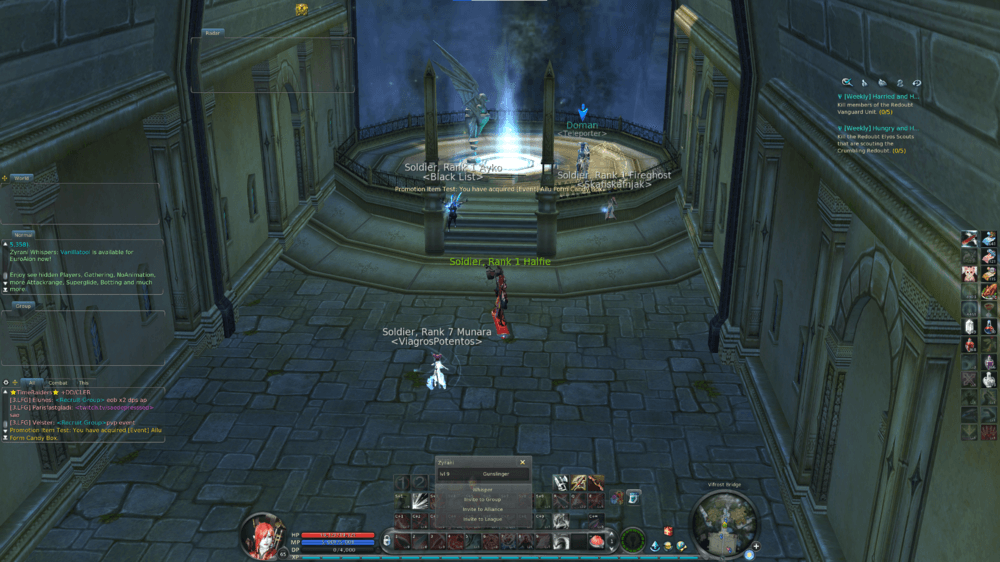
Task: Click the magnifier icon above quest tracker
Action: (x=847, y=82)
